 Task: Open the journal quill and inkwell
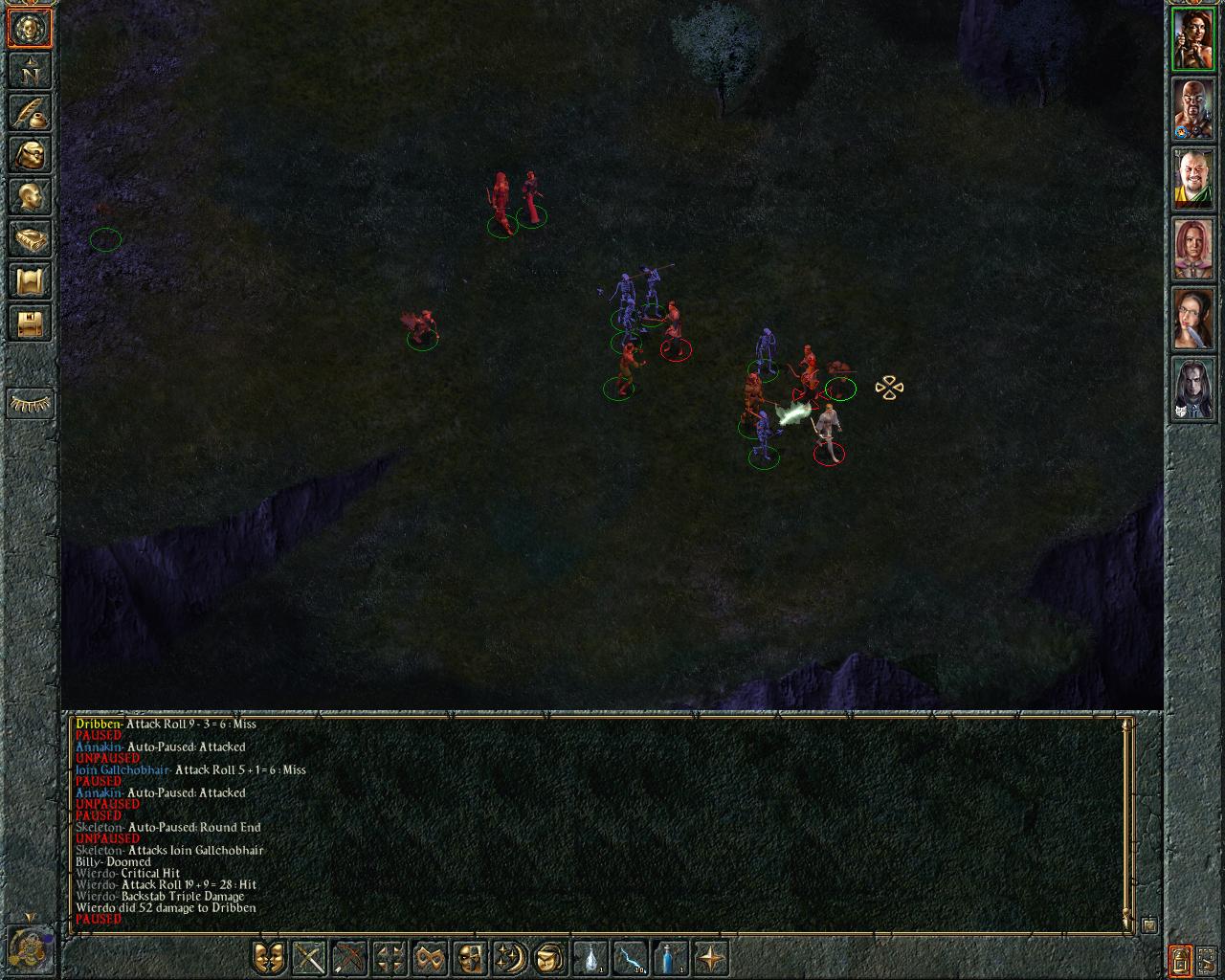pyautogui.click(x=30, y=112)
